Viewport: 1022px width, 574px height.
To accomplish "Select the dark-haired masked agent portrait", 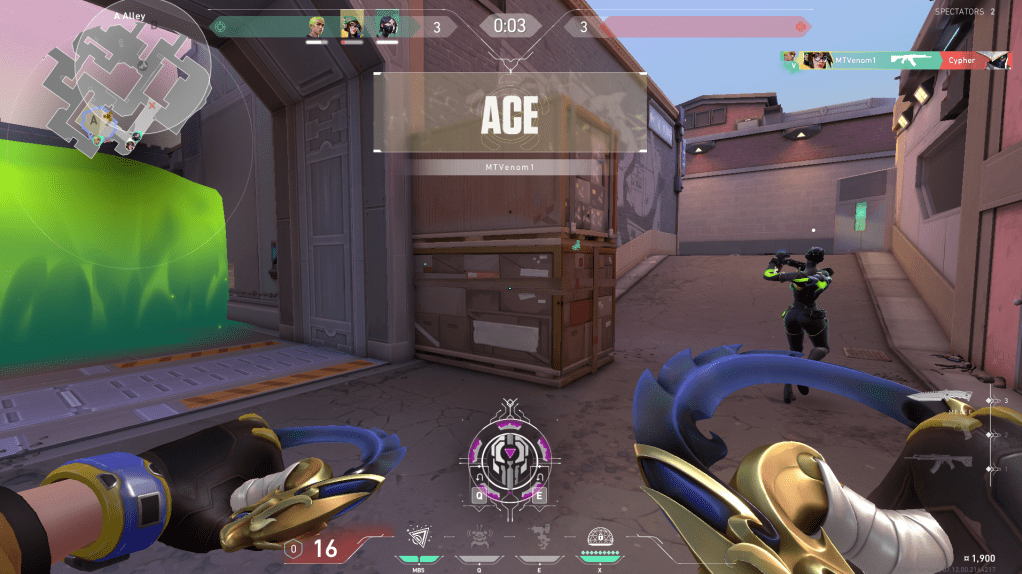I will point(387,26).
